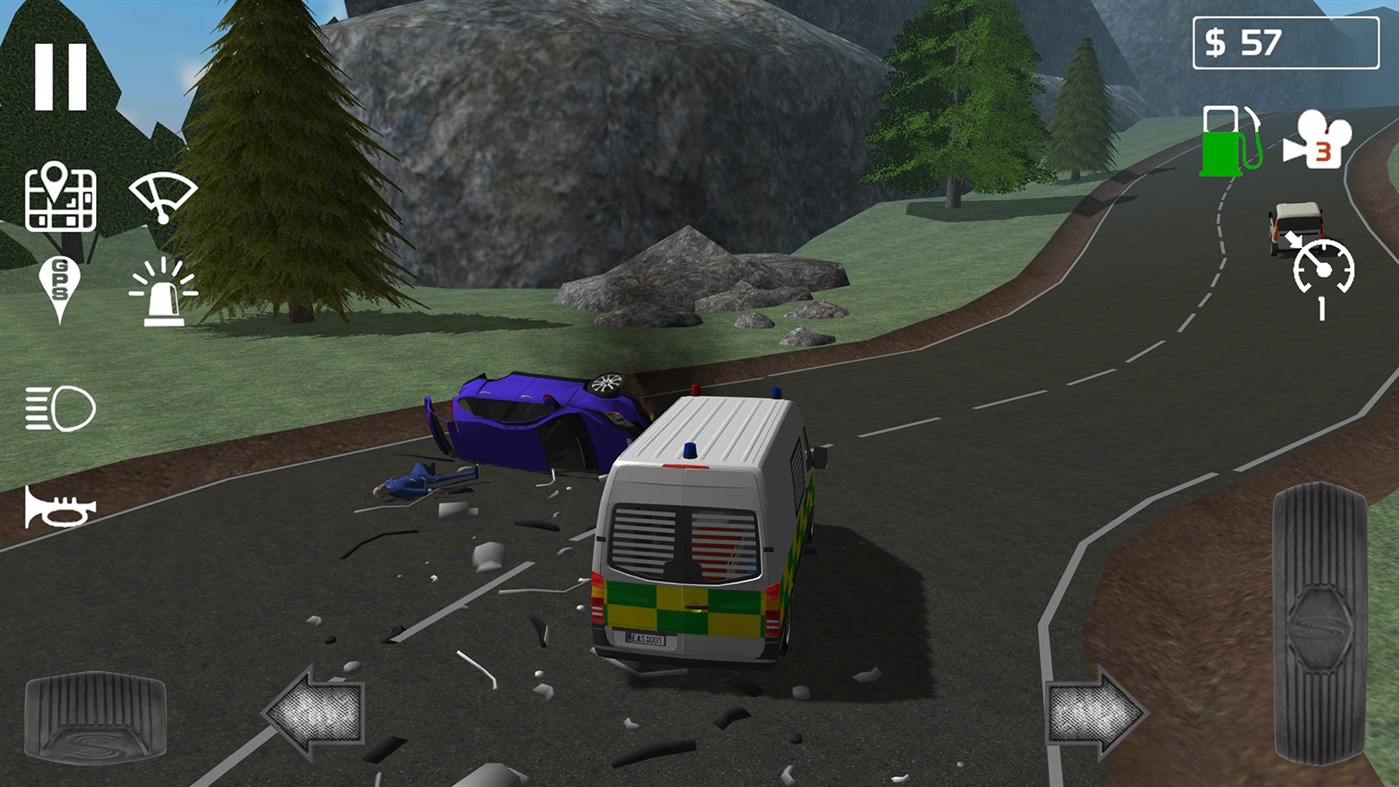Viewport: 1399px width, 787px height.
Task: Tap the left steering arrow
Action: pos(313,711)
